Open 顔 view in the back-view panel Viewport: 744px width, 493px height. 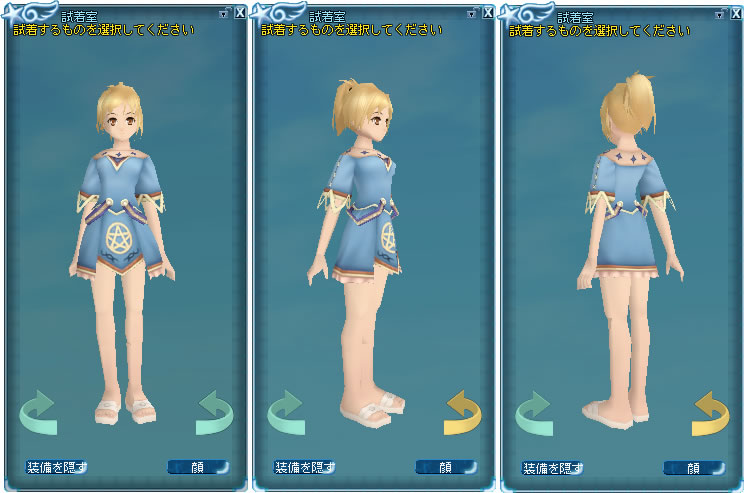click(x=693, y=467)
